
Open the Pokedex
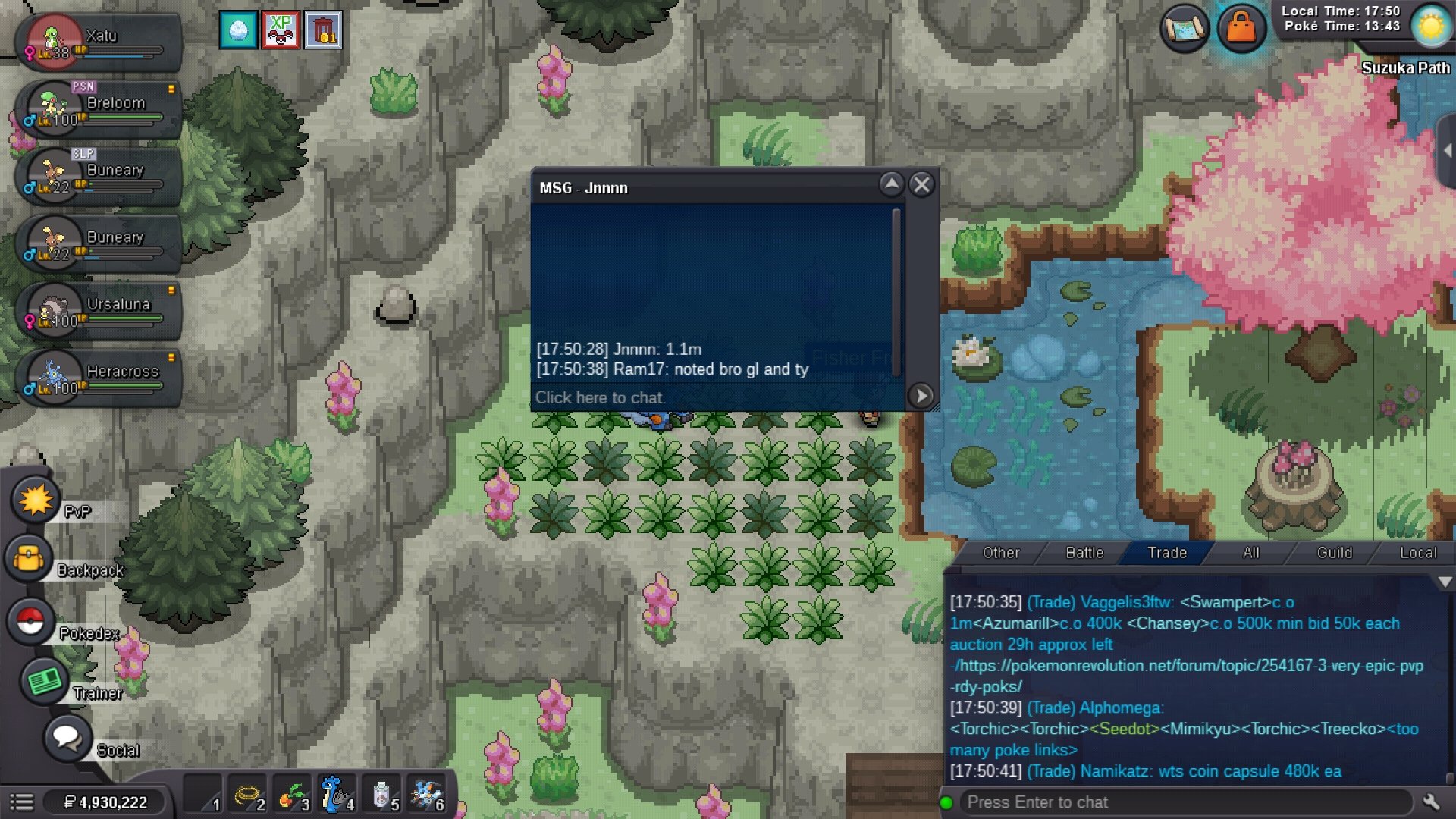(x=30, y=621)
